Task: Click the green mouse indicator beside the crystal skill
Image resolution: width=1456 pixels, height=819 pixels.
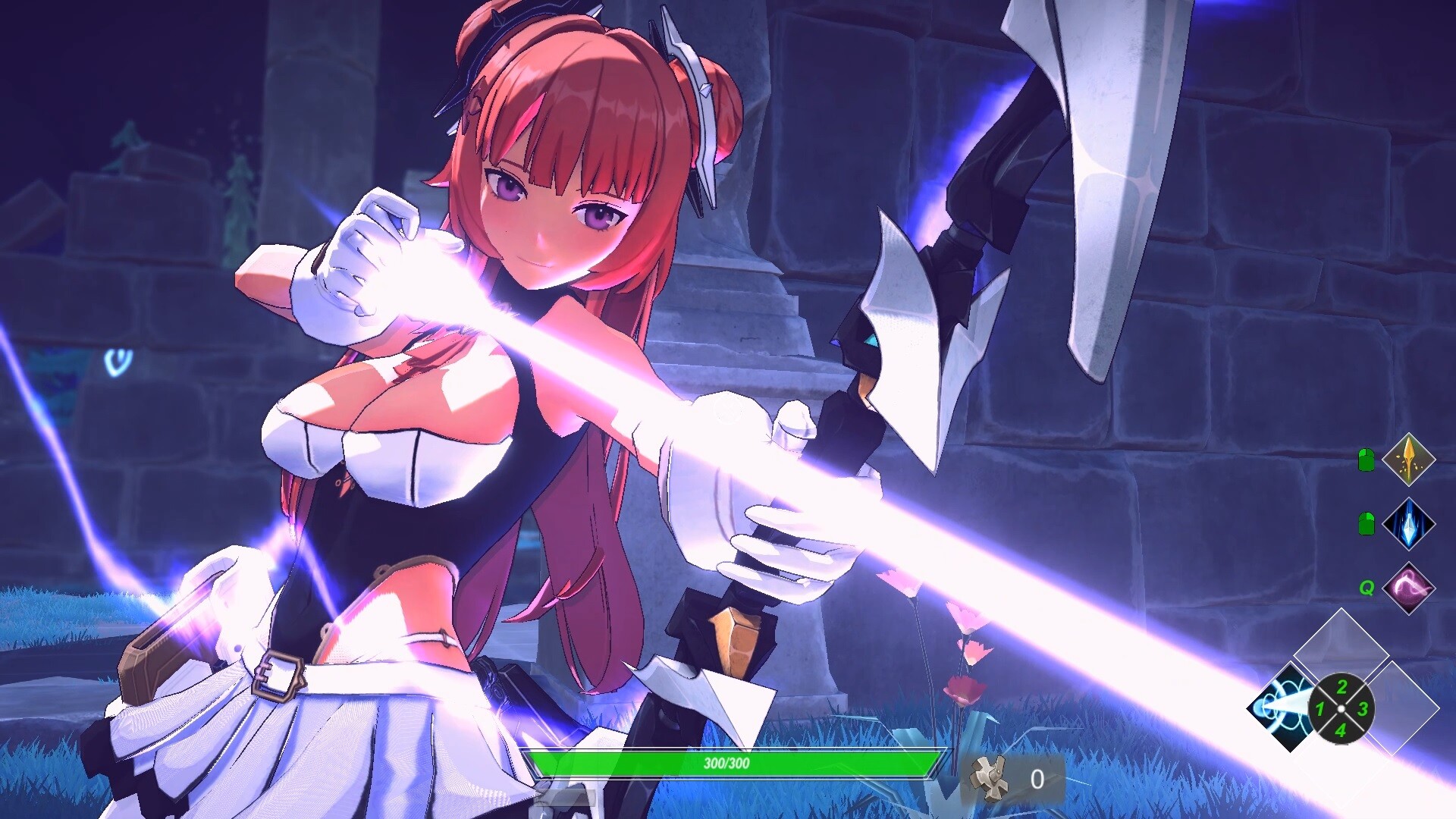Action: [x=1366, y=522]
